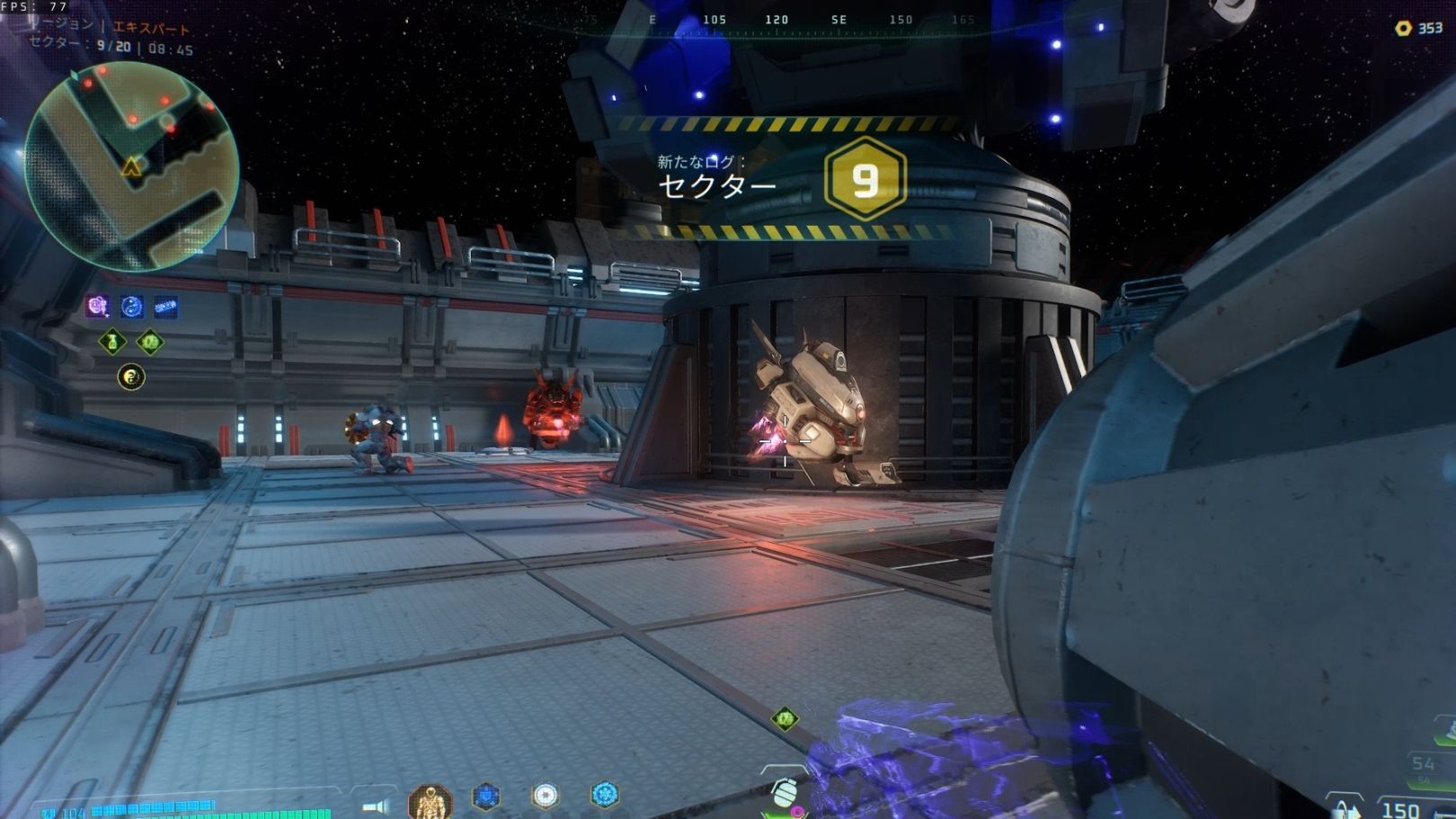Select the pink clock buff icon
Image resolution: width=1456 pixels, height=819 pixels.
pyautogui.click(x=97, y=307)
